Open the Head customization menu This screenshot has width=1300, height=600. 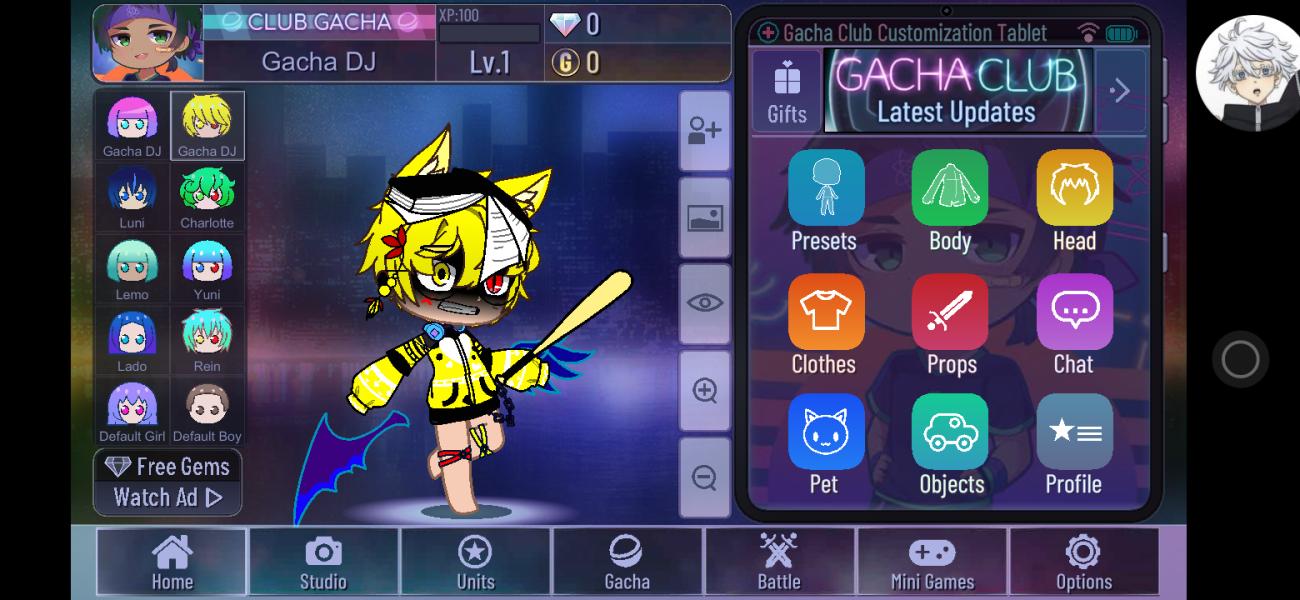(1074, 200)
